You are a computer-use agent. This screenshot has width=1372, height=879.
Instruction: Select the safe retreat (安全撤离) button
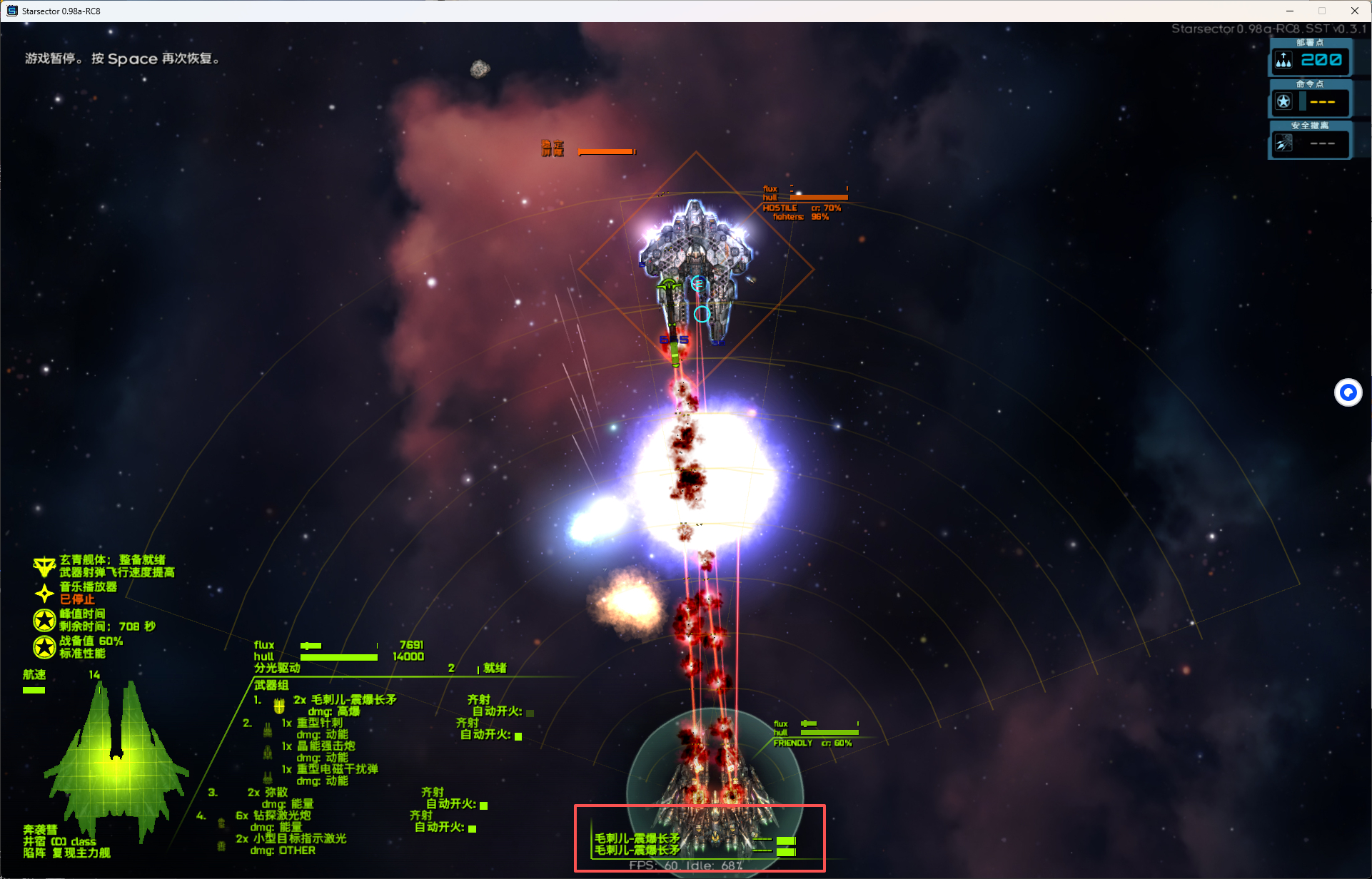[1310, 143]
